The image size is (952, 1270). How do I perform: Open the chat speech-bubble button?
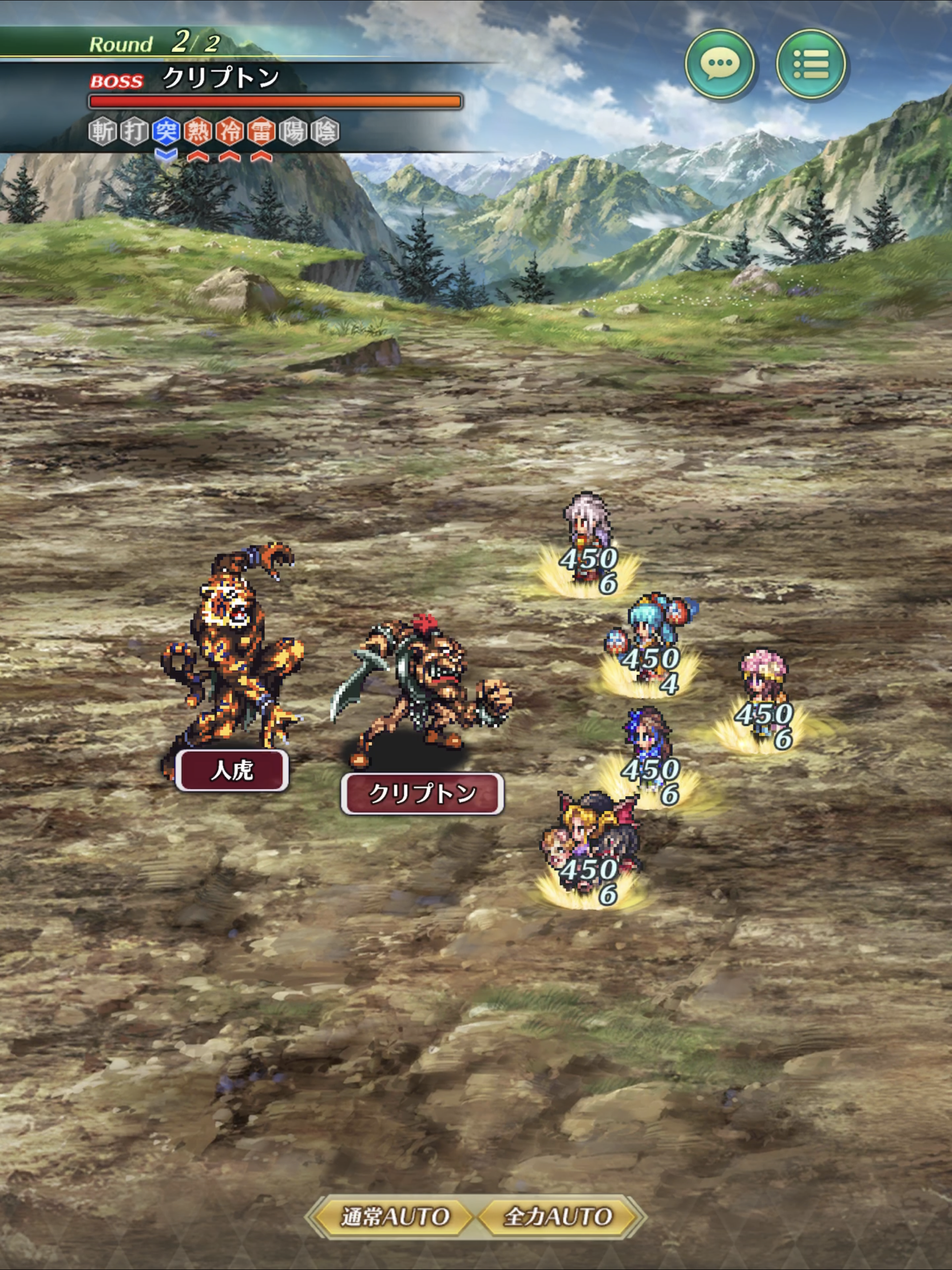point(720,64)
